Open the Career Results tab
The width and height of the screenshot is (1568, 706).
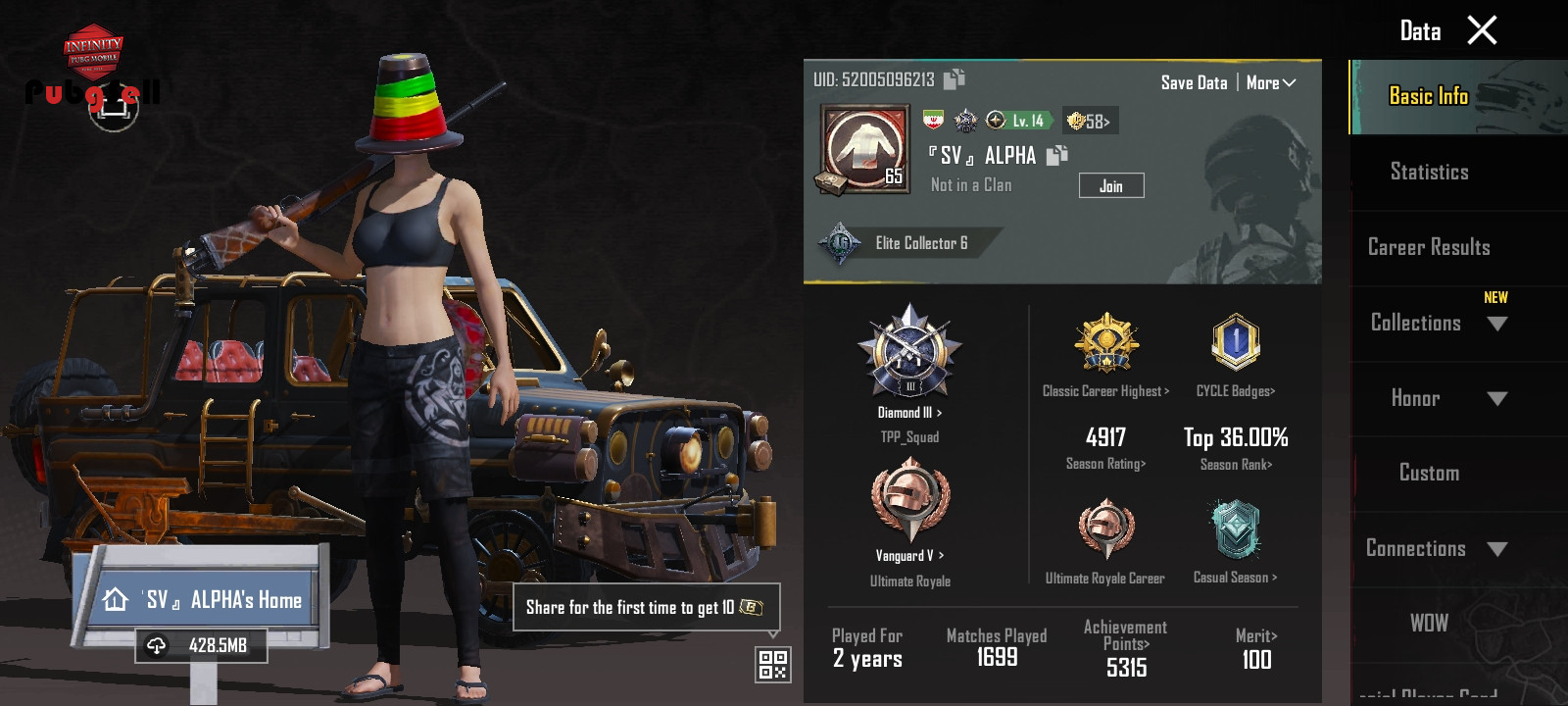click(x=1429, y=247)
